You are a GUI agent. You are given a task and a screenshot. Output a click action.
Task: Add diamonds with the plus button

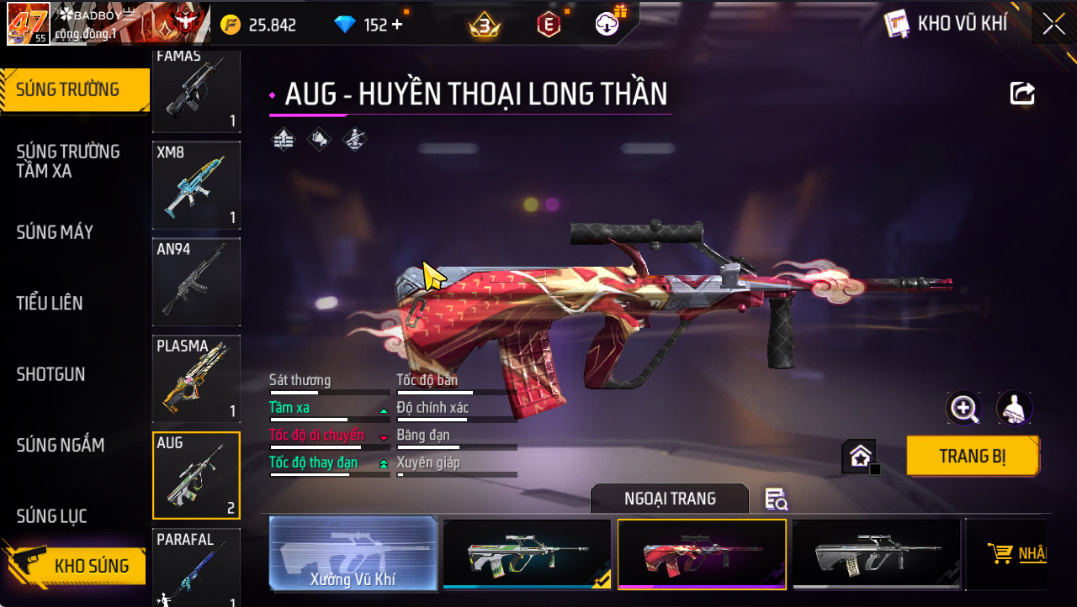(x=397, y=25)
